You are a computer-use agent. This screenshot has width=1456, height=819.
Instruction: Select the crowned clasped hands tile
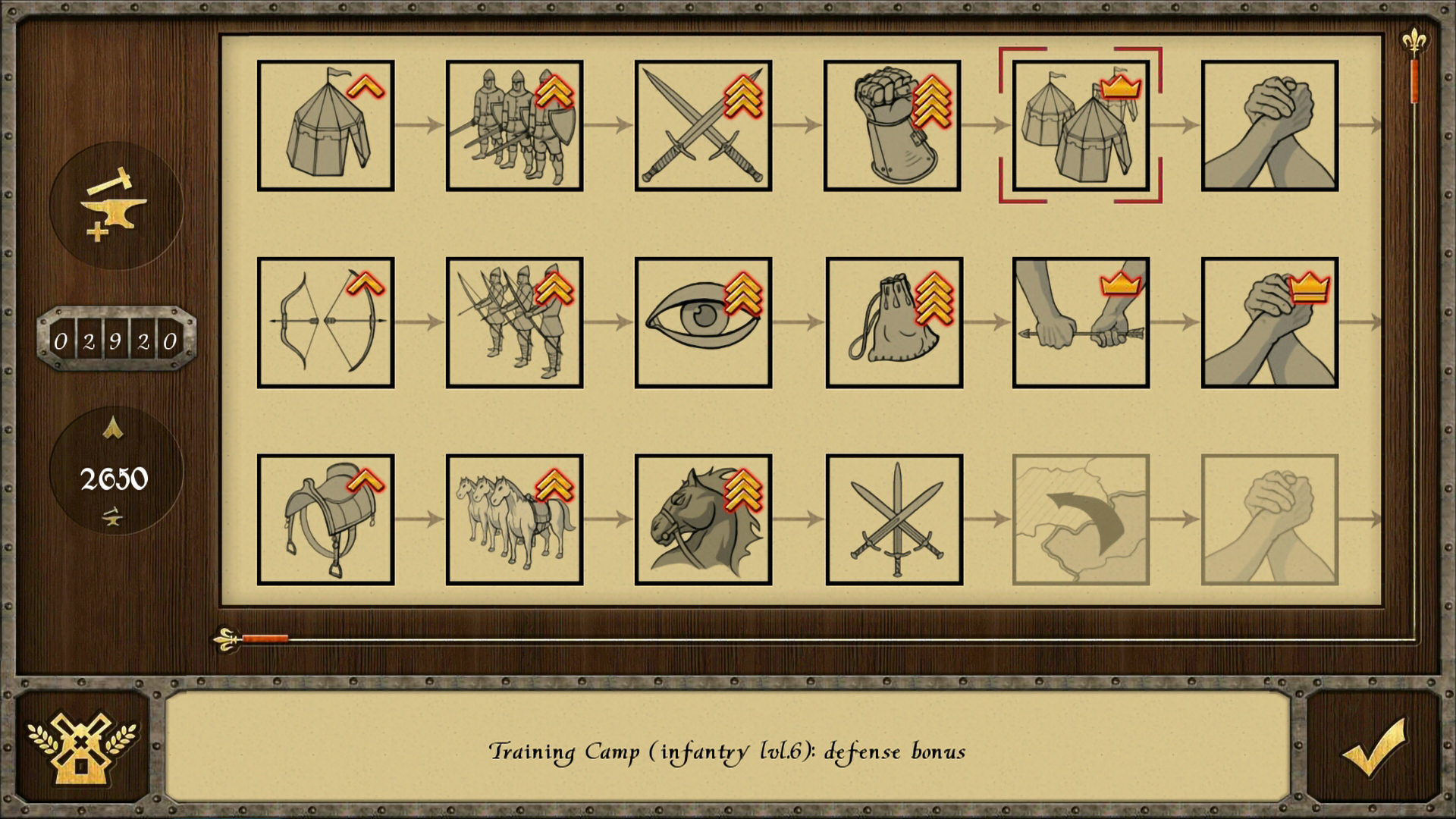pos(1269,322)
